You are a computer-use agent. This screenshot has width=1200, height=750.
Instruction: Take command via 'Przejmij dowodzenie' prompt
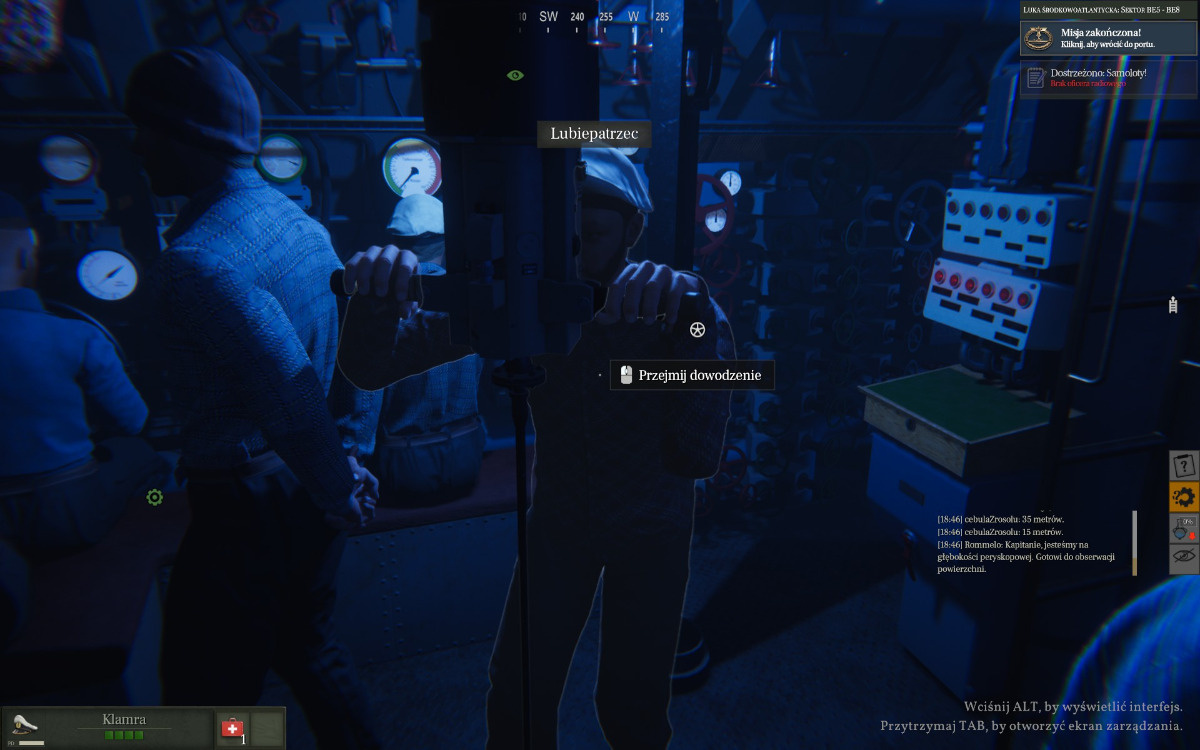(692, 376)
